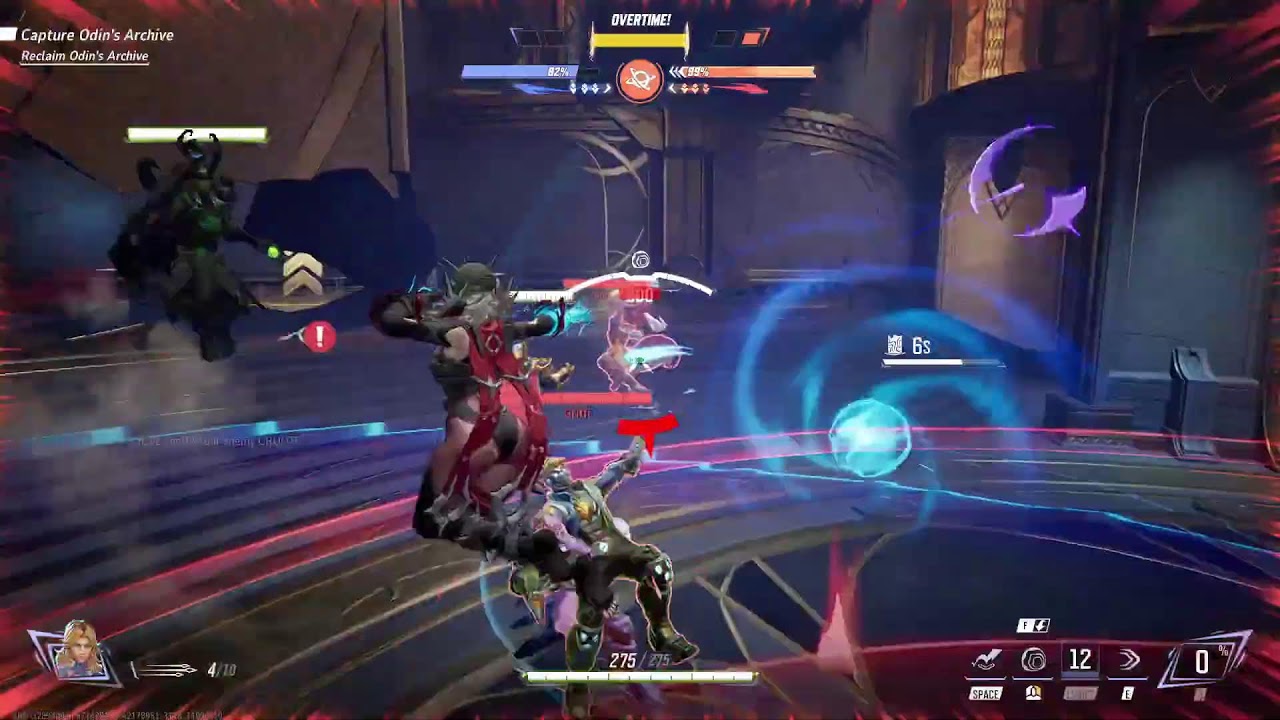Click the orange capture point emblem

tap(639, 80)
